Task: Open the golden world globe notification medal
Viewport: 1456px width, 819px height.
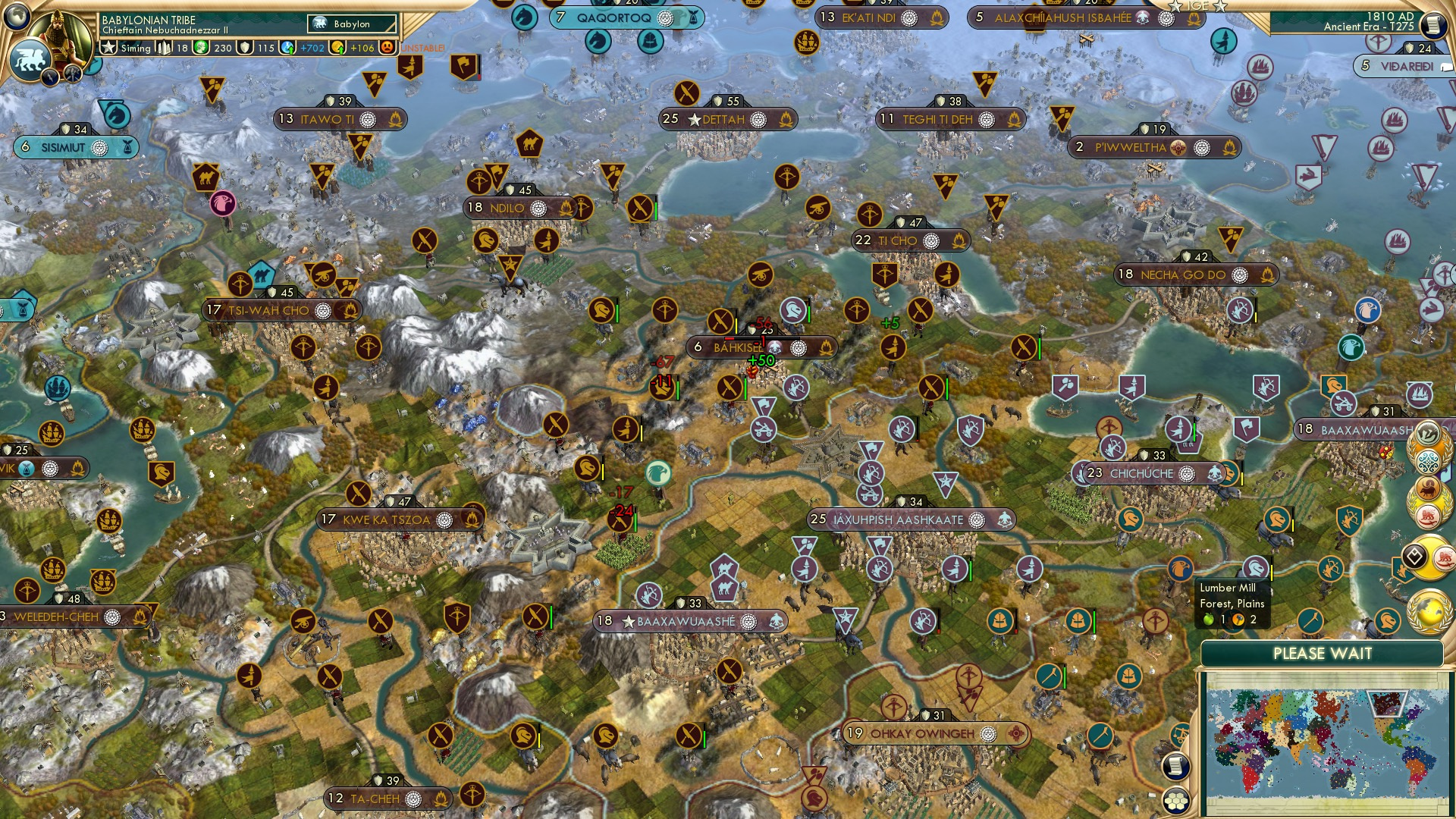Action: [x=1429, y=609]
